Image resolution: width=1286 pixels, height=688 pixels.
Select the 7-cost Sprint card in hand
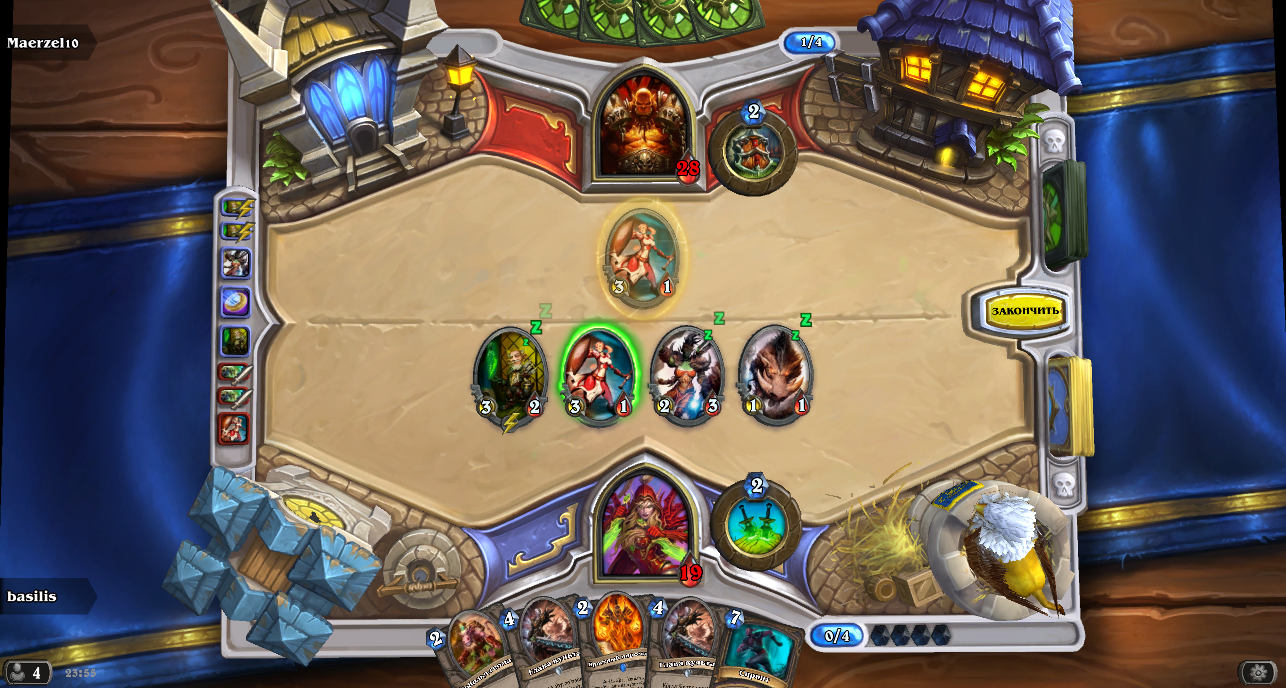click(x=756, y=653)
